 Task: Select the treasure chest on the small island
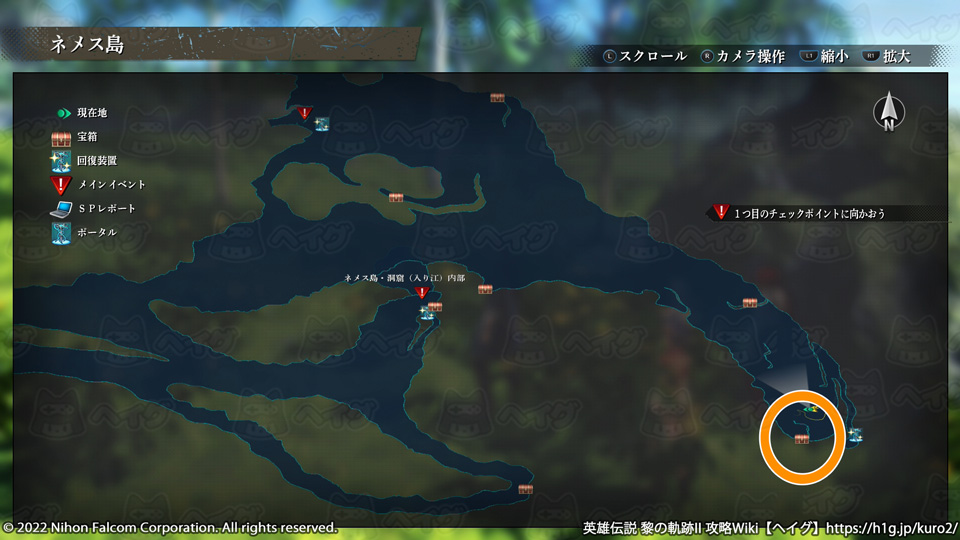pyautogui.click(x=396, y=197)
